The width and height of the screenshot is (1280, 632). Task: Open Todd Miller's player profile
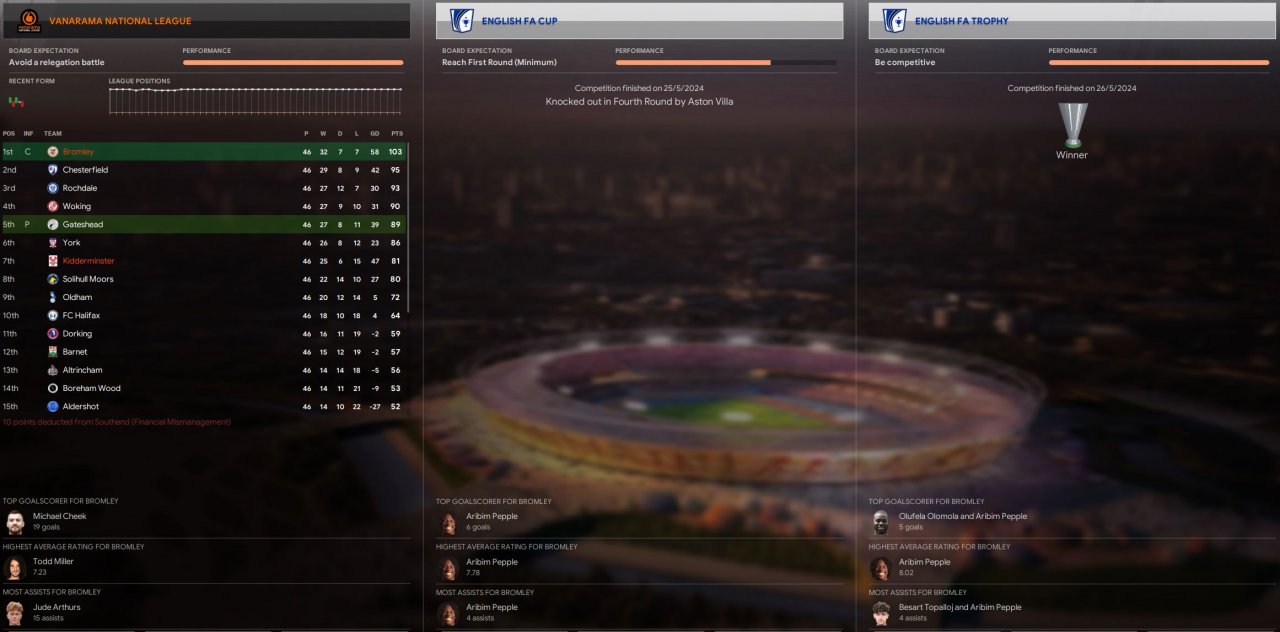(53, 561)
